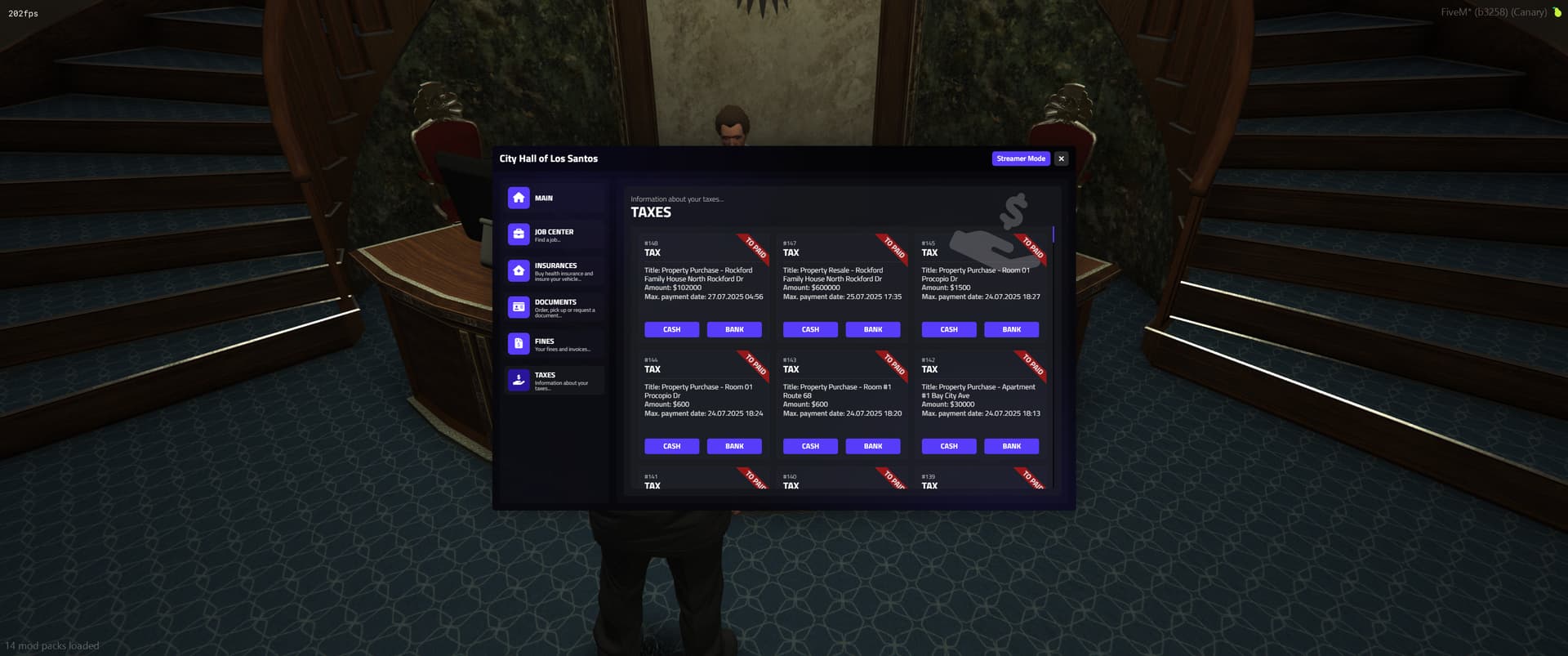
Task: Click the Documents ID card icon
Action: [519, 306]
